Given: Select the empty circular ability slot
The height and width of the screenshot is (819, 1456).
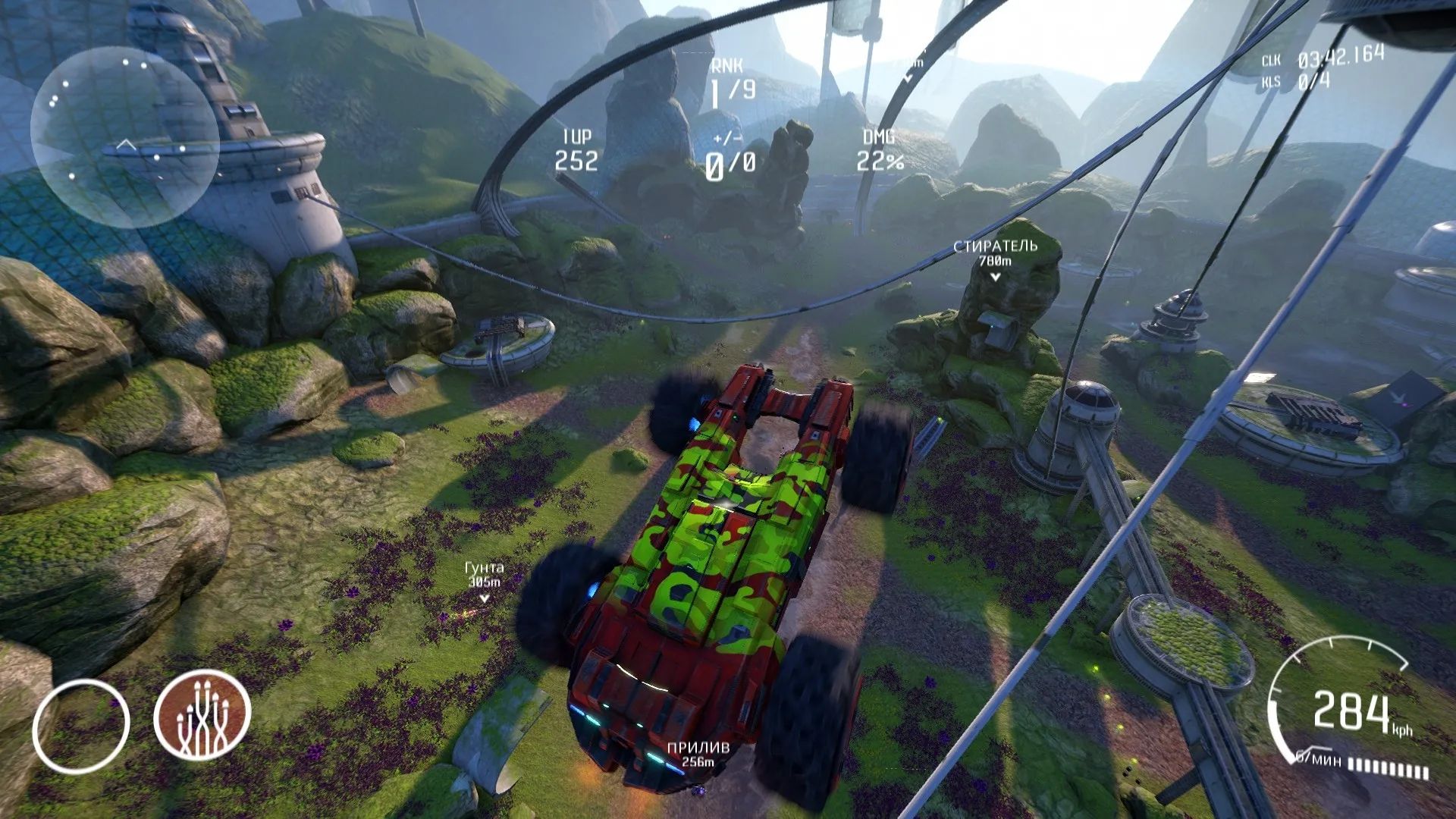Looking at the screenshot, I should pos(81,726).
